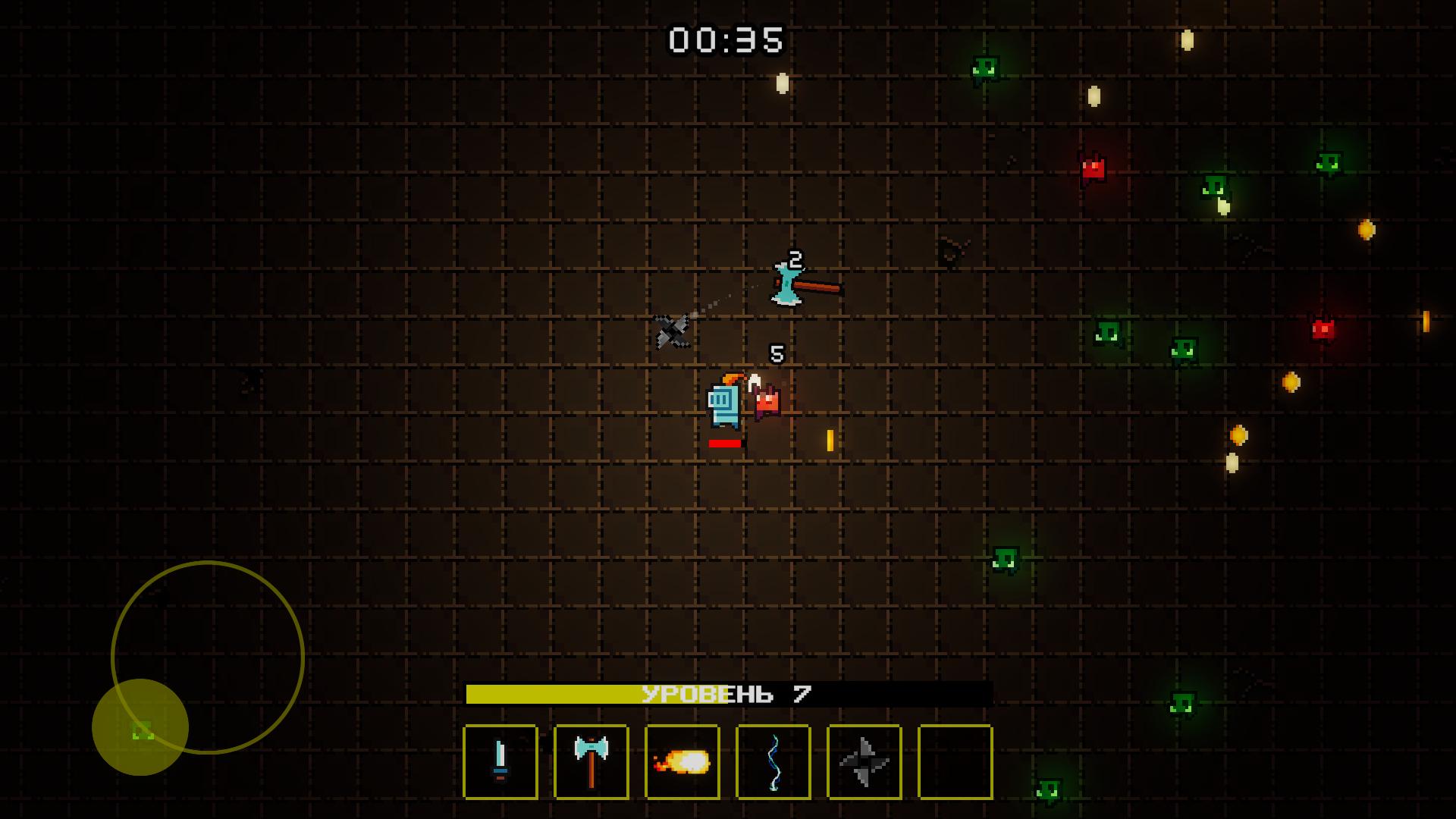Click the flying shuriken projectile mid-screen
This screenshot has height=819, width=1456.
[x=670, y=331]
